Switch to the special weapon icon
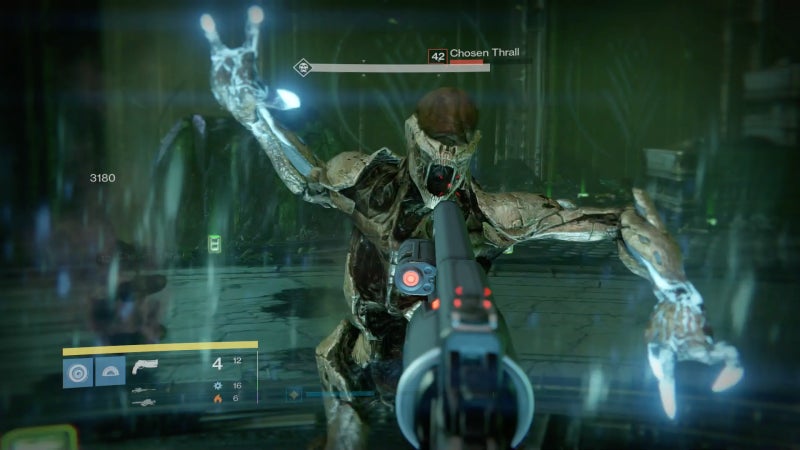 [144, 389]
